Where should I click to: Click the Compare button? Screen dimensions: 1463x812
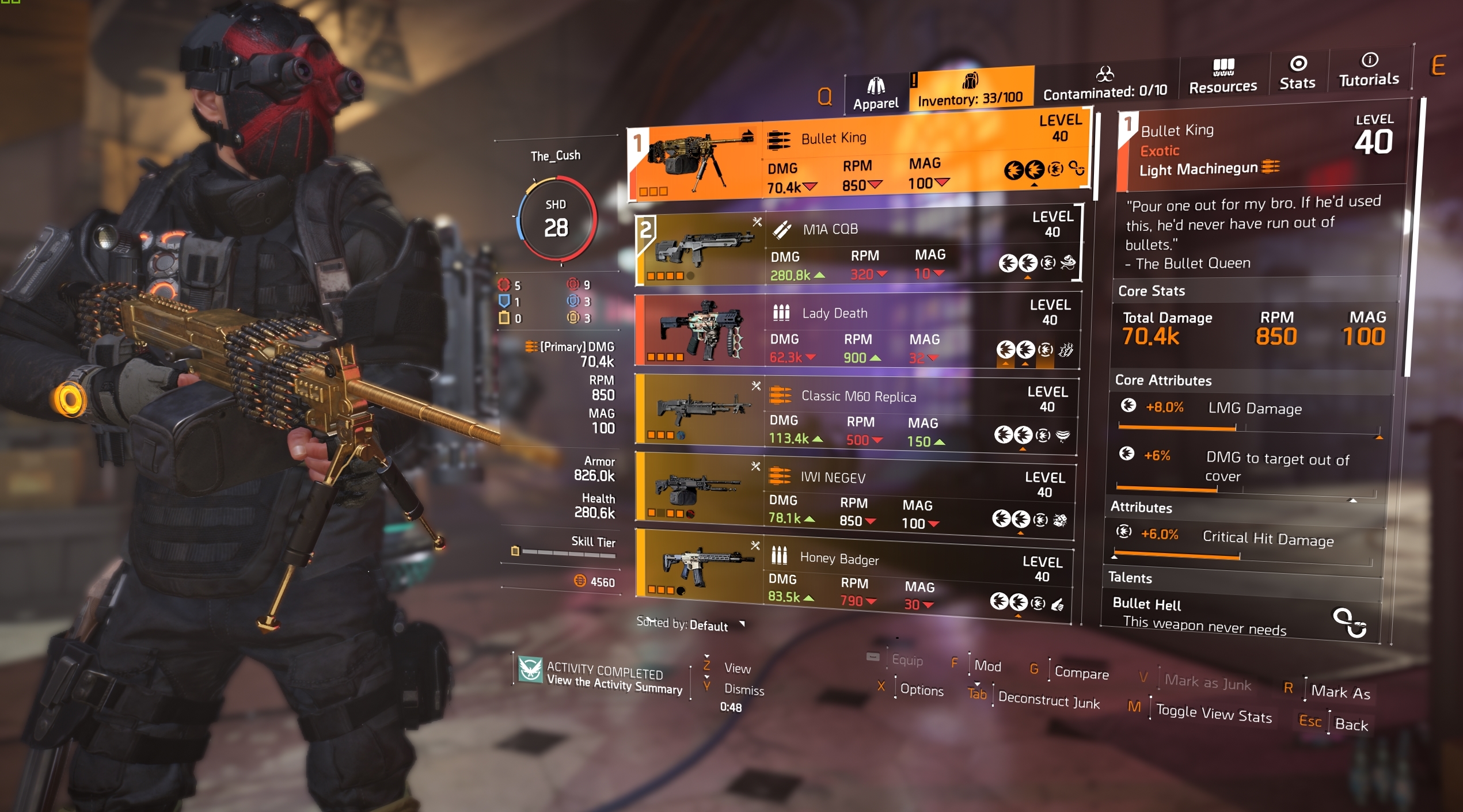[x=1081, y=673]
